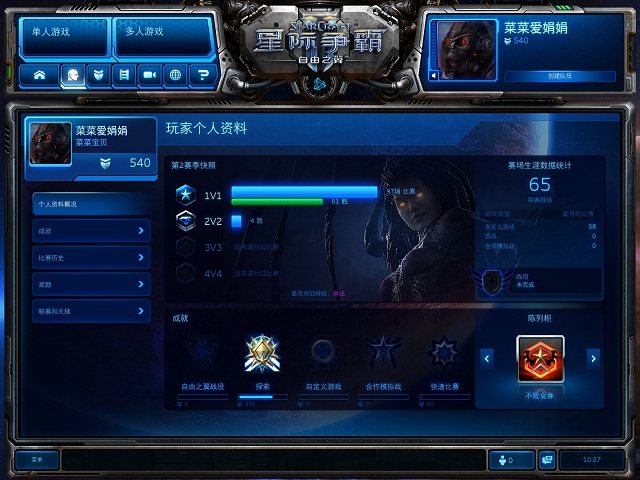Select the 个人资料概况 profile summary tab
640x480 pixels.
[92, 203]
